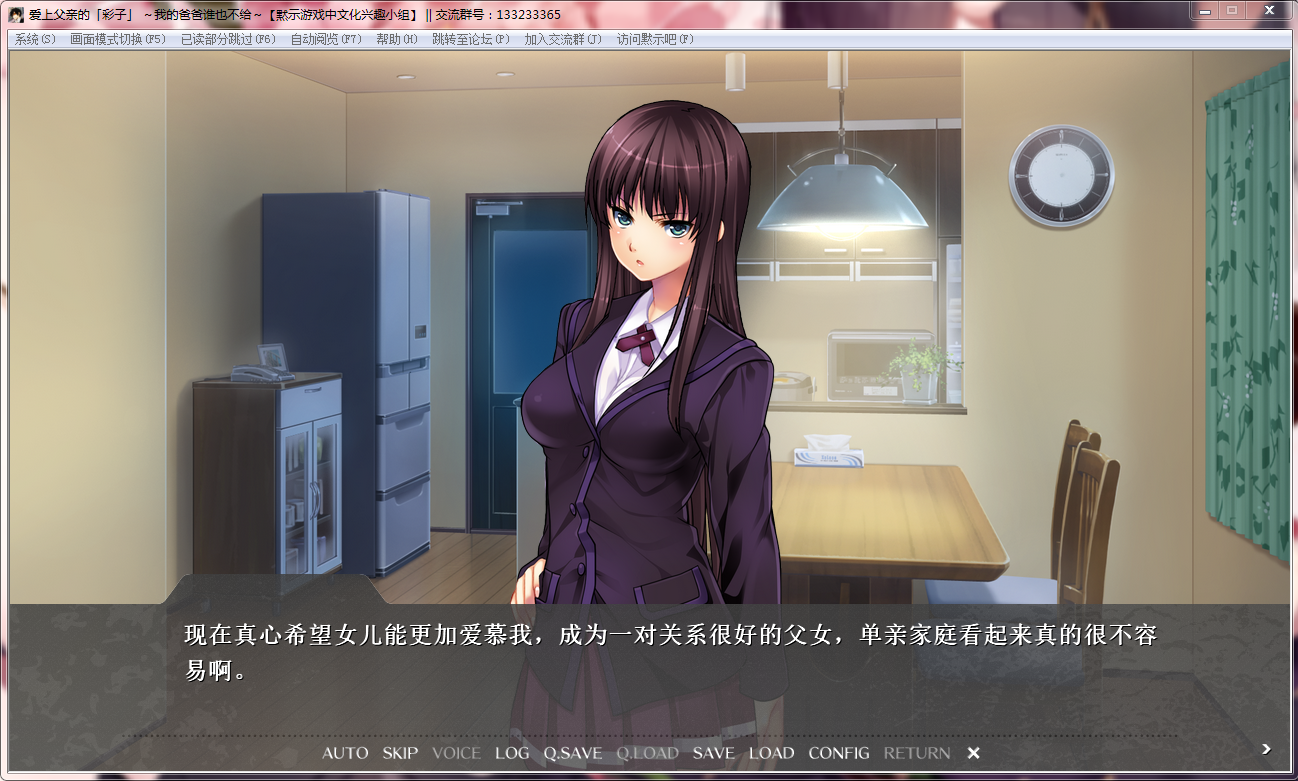
Task: Click the SKIP button
Action: pos(400,753)
